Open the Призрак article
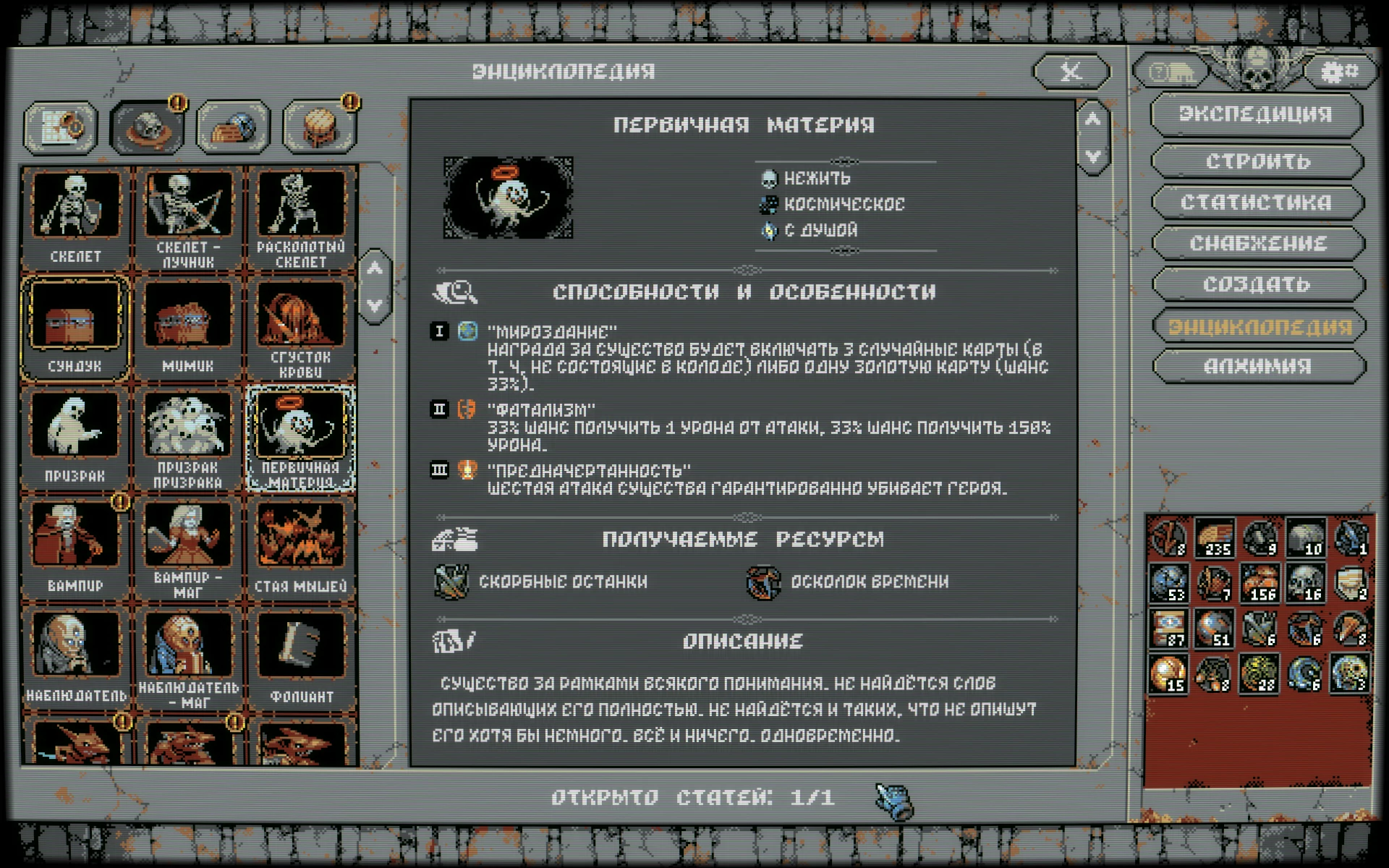The image size is (1389, 868). click(76, 437)
